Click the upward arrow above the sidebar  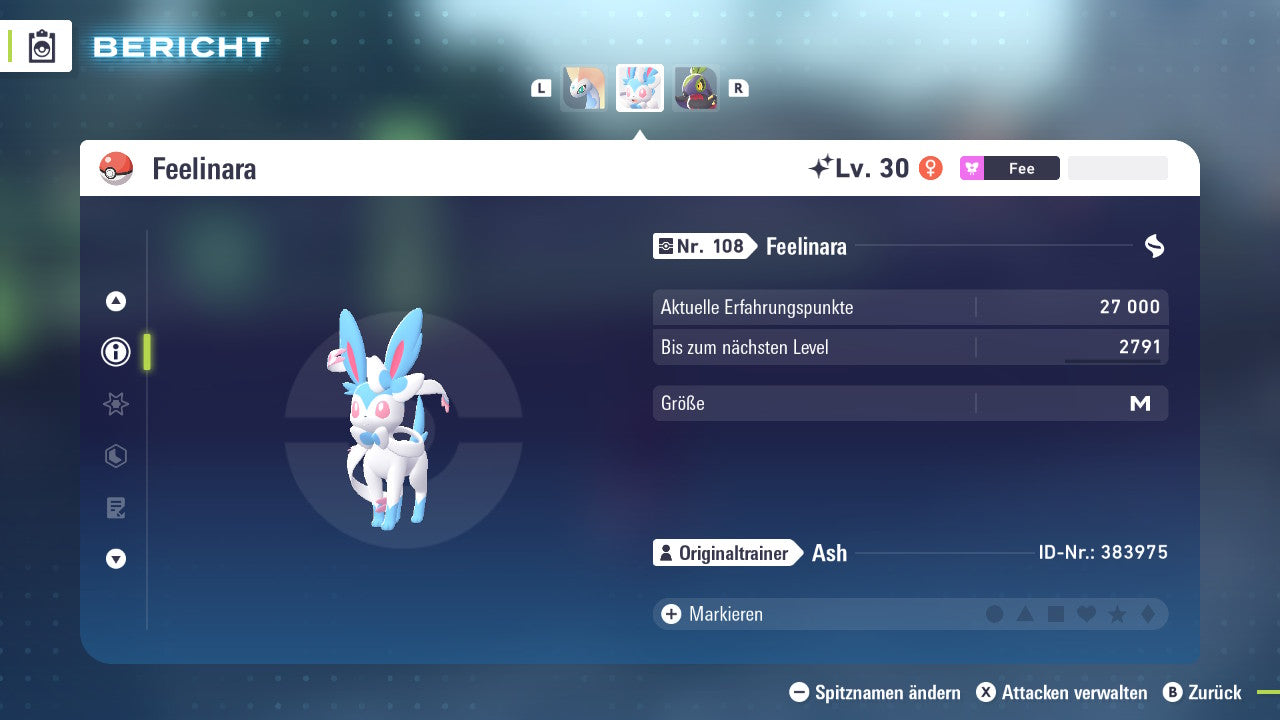[115, 301]
